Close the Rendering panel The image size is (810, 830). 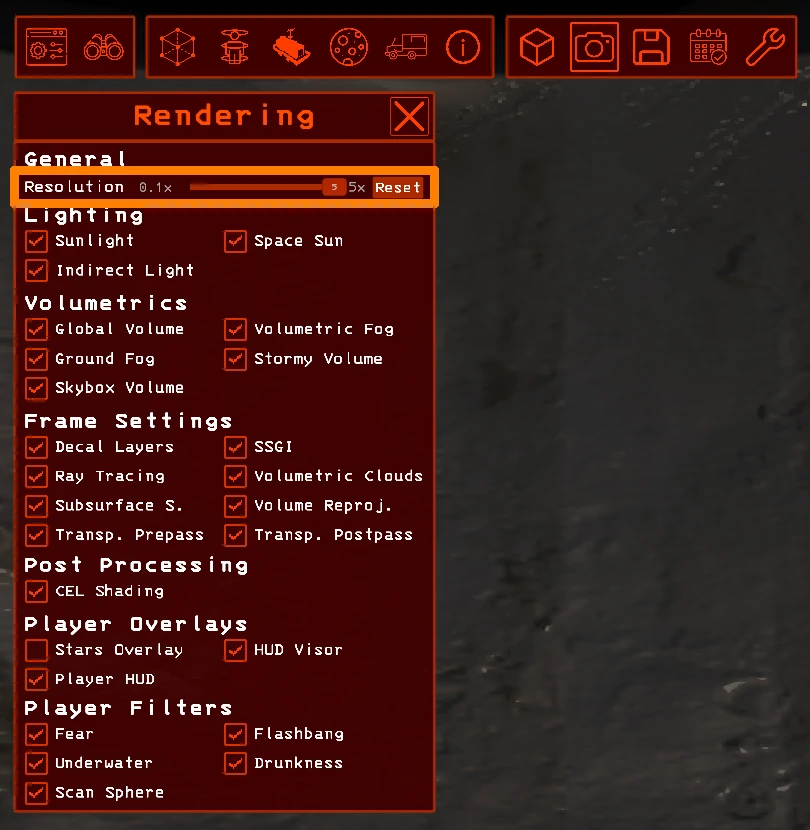409,117
